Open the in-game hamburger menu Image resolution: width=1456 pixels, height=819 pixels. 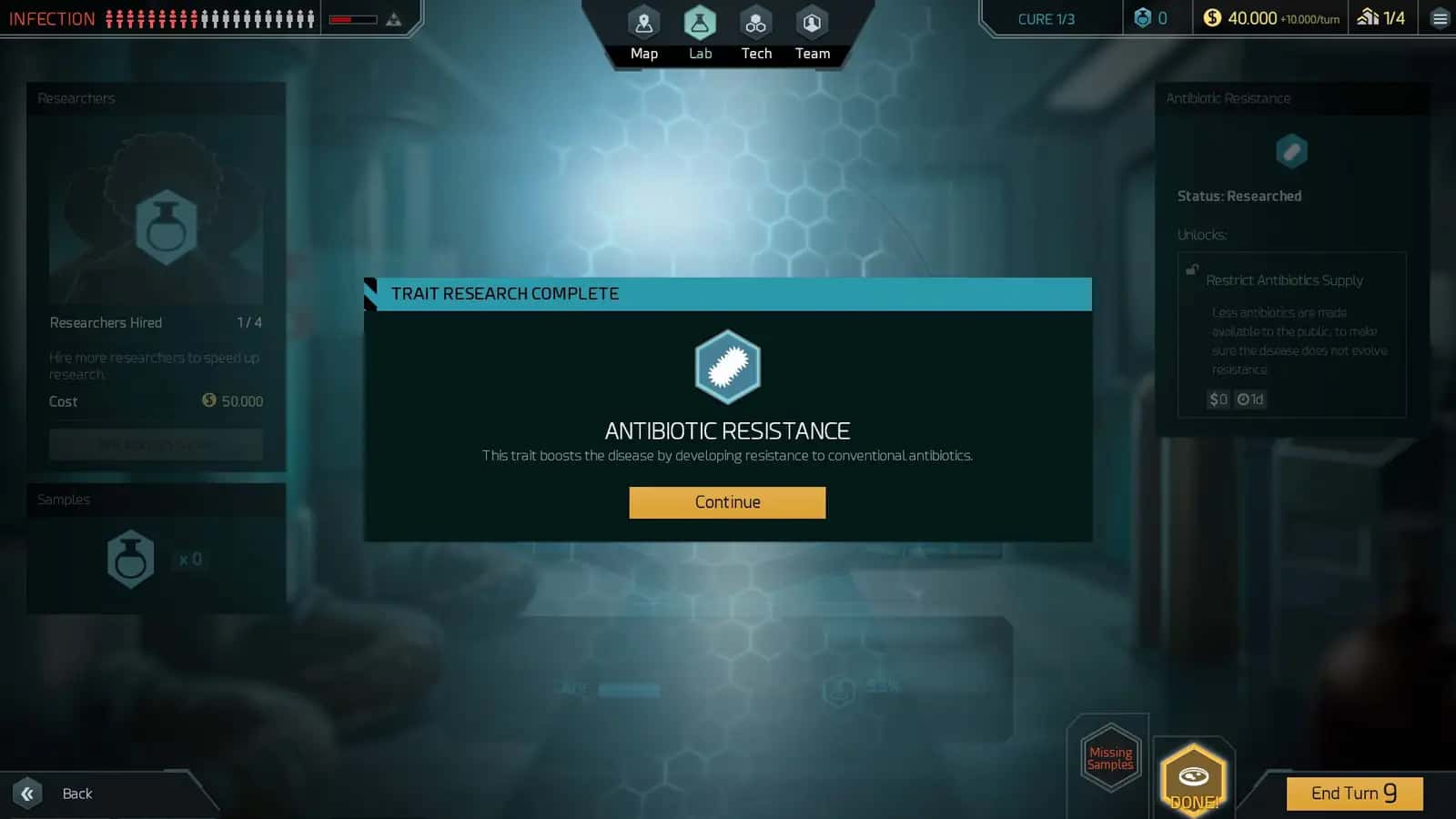[x=1439, y=17]
